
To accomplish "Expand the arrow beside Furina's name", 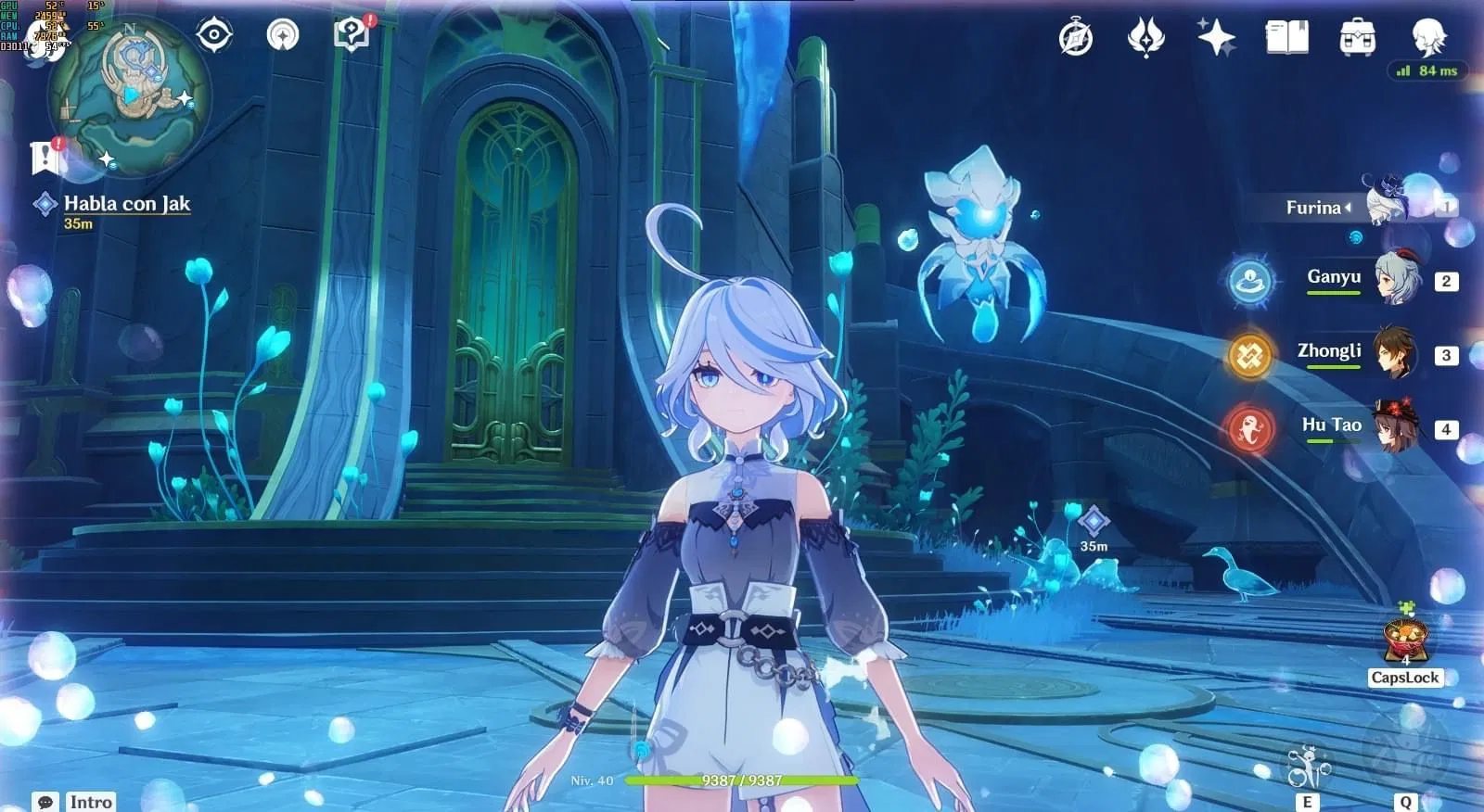I will click(1350, 208).
